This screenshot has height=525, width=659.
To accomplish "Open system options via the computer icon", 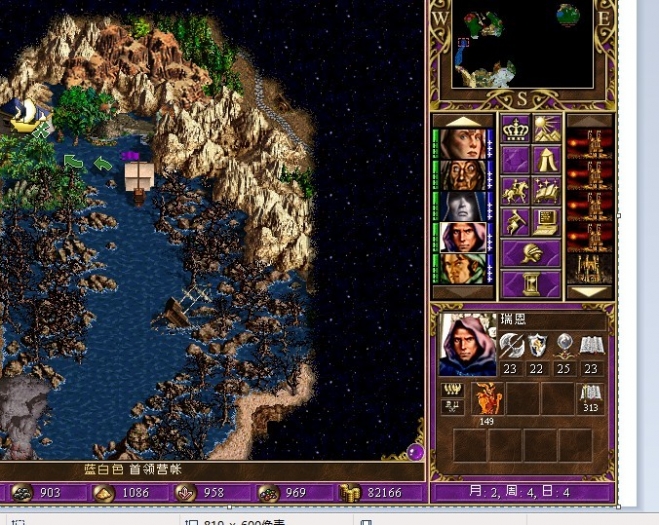I will [x=546, y=222].
